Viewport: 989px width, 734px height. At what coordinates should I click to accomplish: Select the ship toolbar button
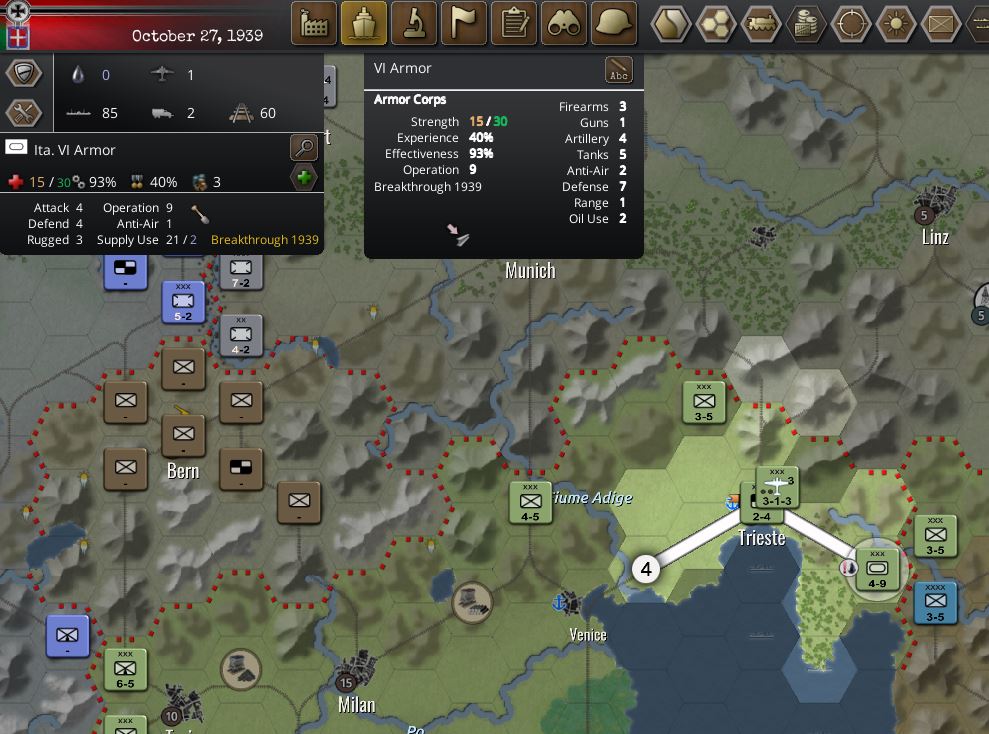click(x=364, y=23)
